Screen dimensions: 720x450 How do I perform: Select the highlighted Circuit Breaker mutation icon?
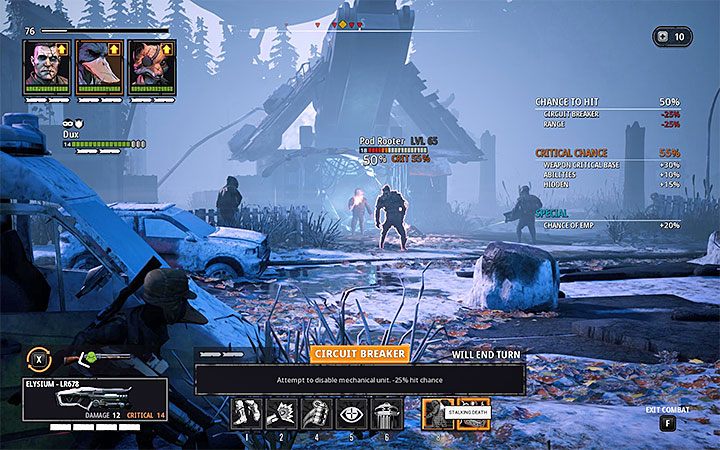click(438, 413)
